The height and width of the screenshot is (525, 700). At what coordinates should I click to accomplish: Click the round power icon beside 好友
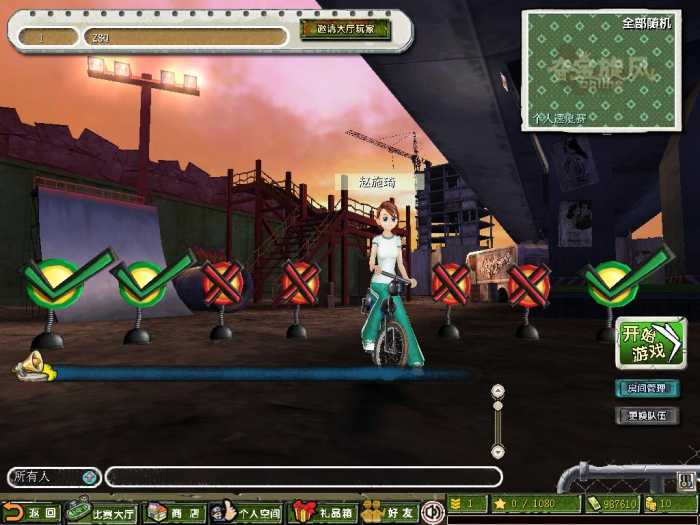pyautogui.click(x=433, y=511)
